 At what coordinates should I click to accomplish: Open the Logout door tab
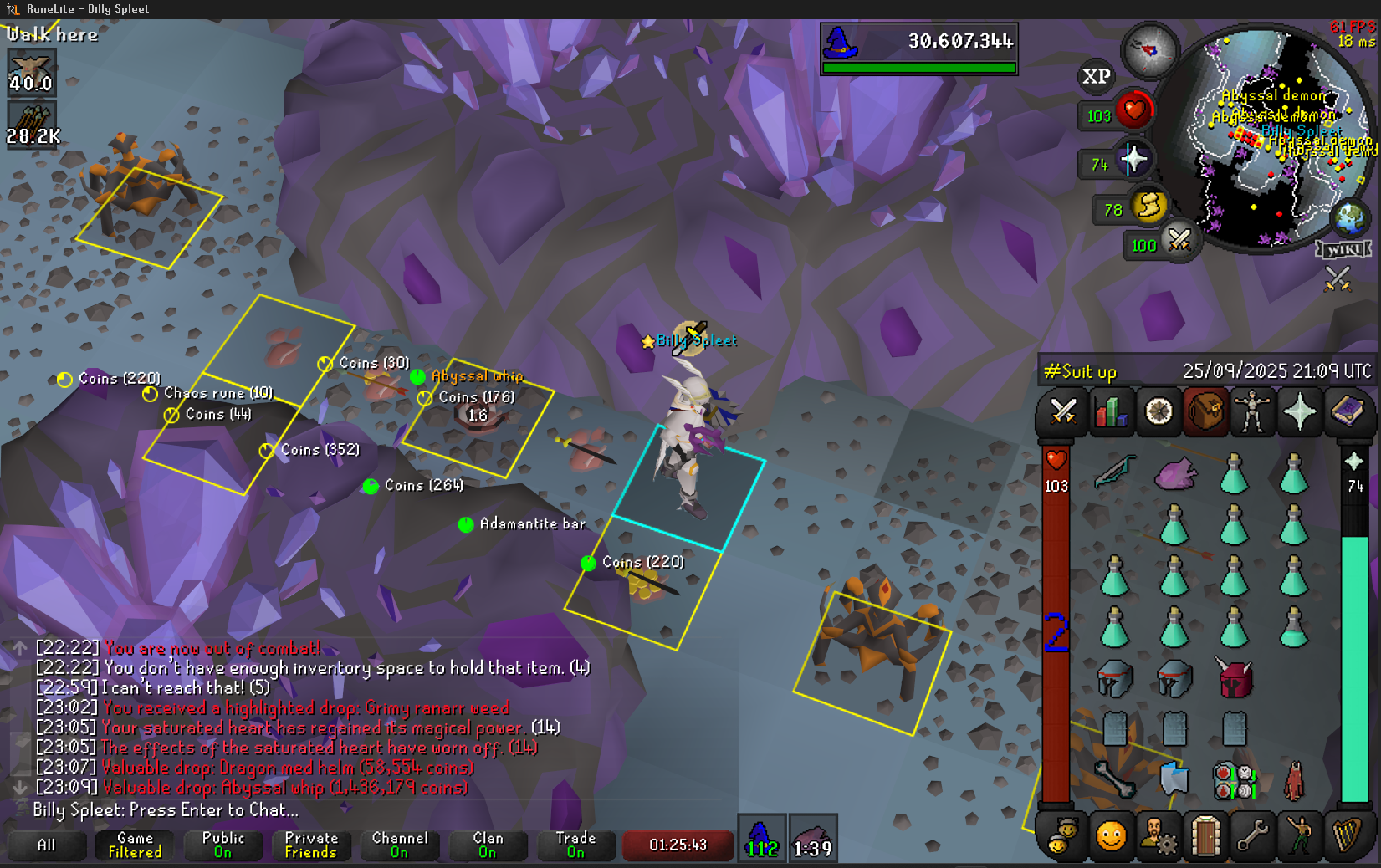click(1205, 835)
